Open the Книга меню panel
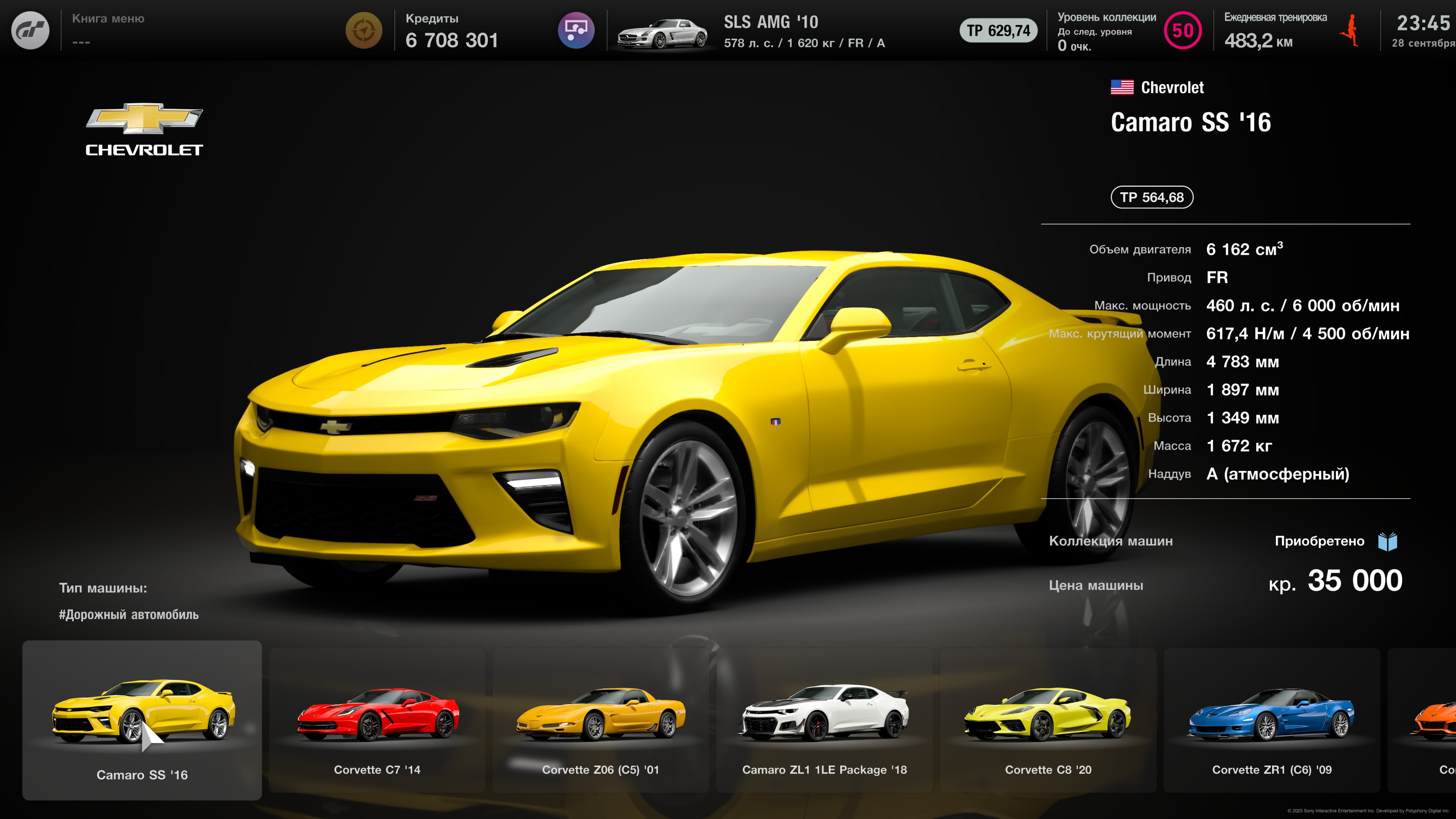 (x=108, y=30)
